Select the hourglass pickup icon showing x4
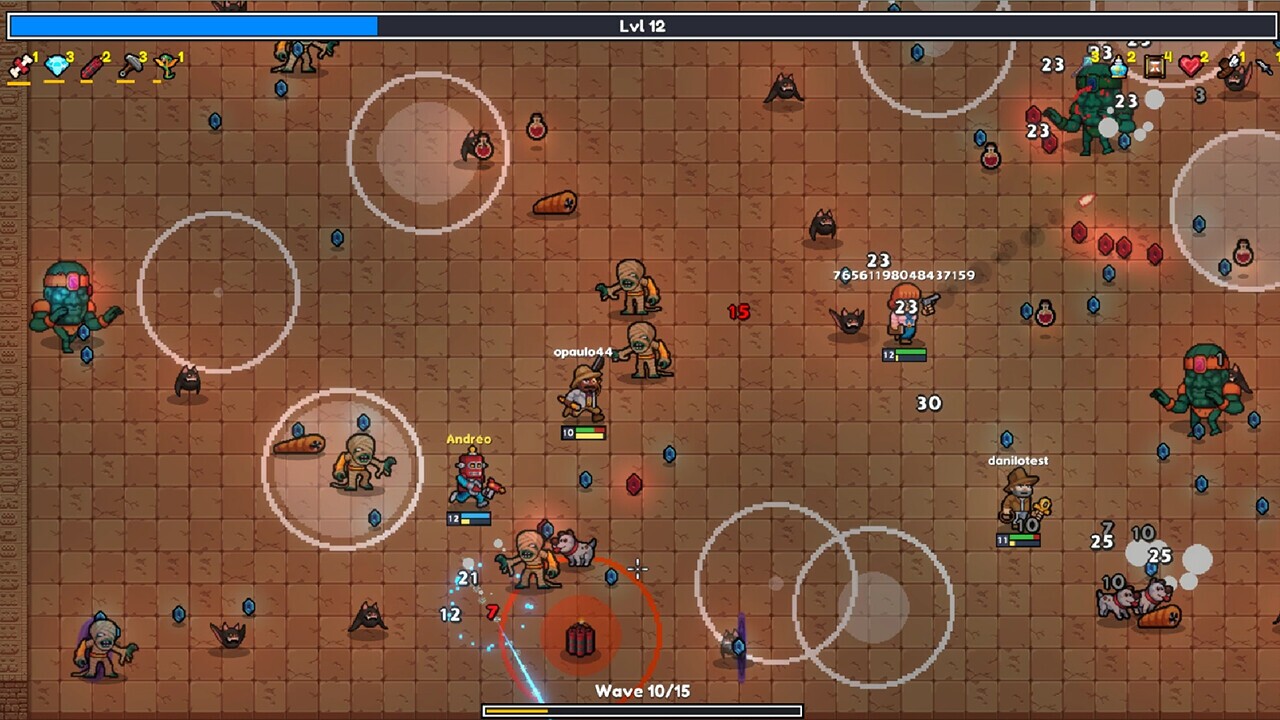The width and height of the screenshot is (1280, 720). point(1155,68)
